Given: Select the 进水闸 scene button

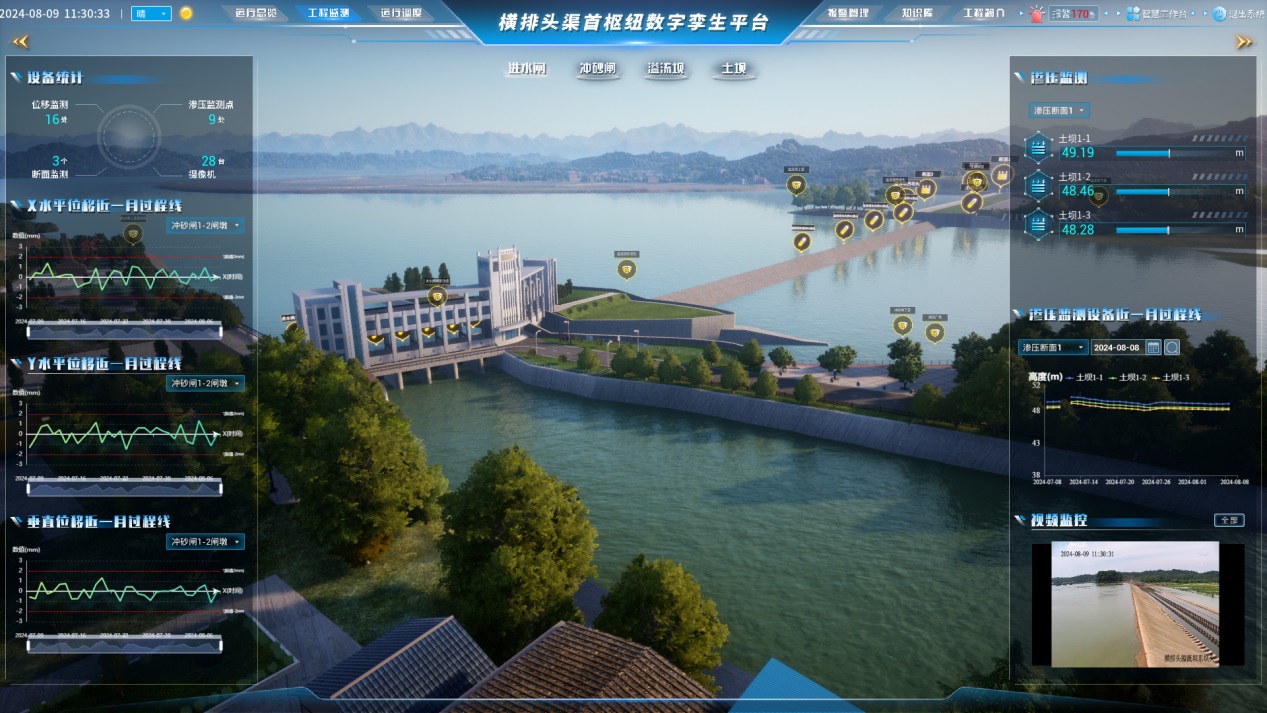Looking at the screenshot, I should coord(527,70).
